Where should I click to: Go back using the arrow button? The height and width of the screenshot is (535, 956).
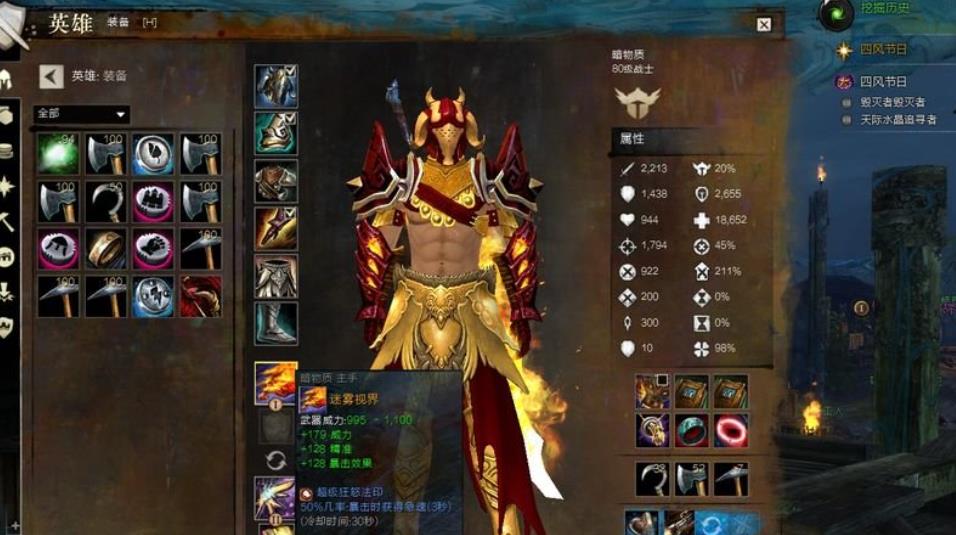tap(52, 76)
